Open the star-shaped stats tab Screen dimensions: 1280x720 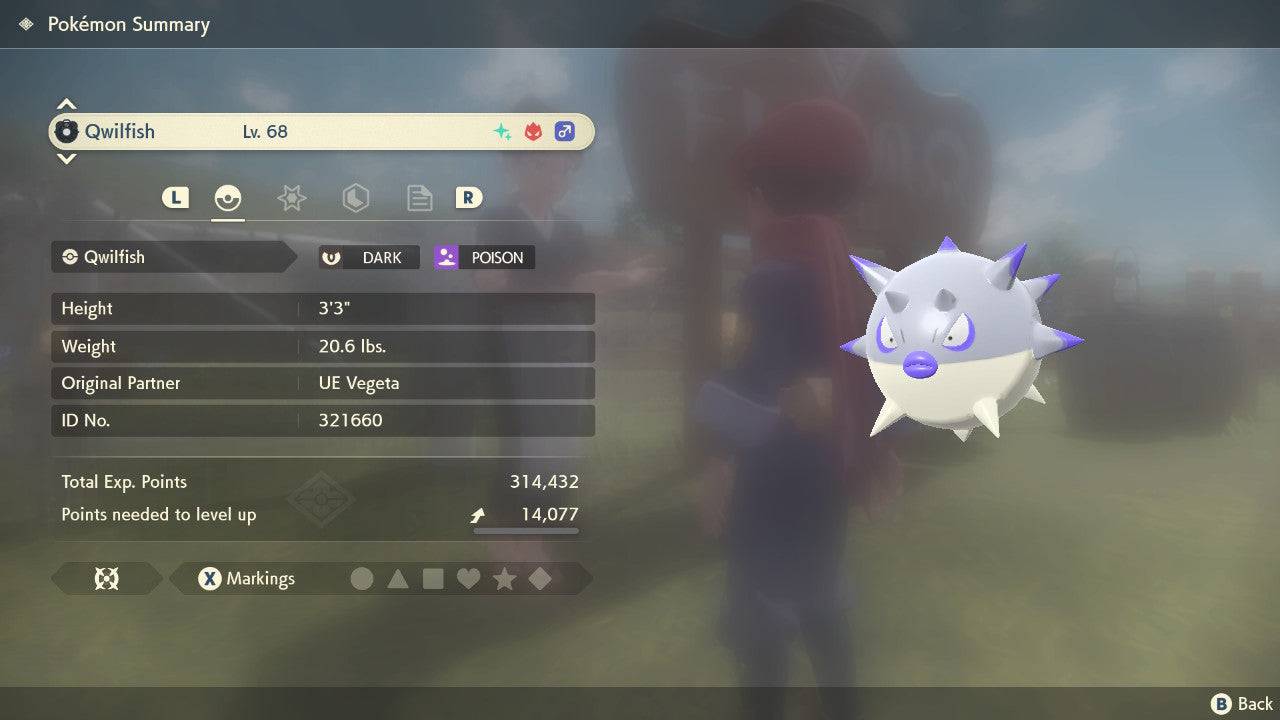pos(291,198)
